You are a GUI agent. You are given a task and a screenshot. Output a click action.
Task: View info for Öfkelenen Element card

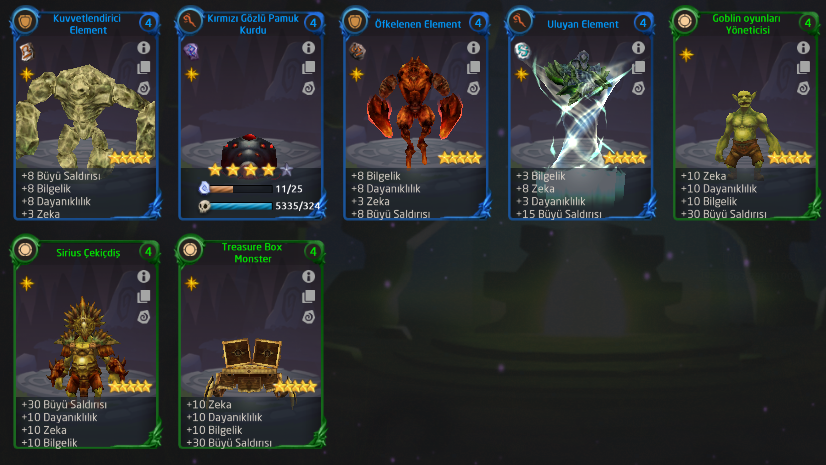pos(473,47)
